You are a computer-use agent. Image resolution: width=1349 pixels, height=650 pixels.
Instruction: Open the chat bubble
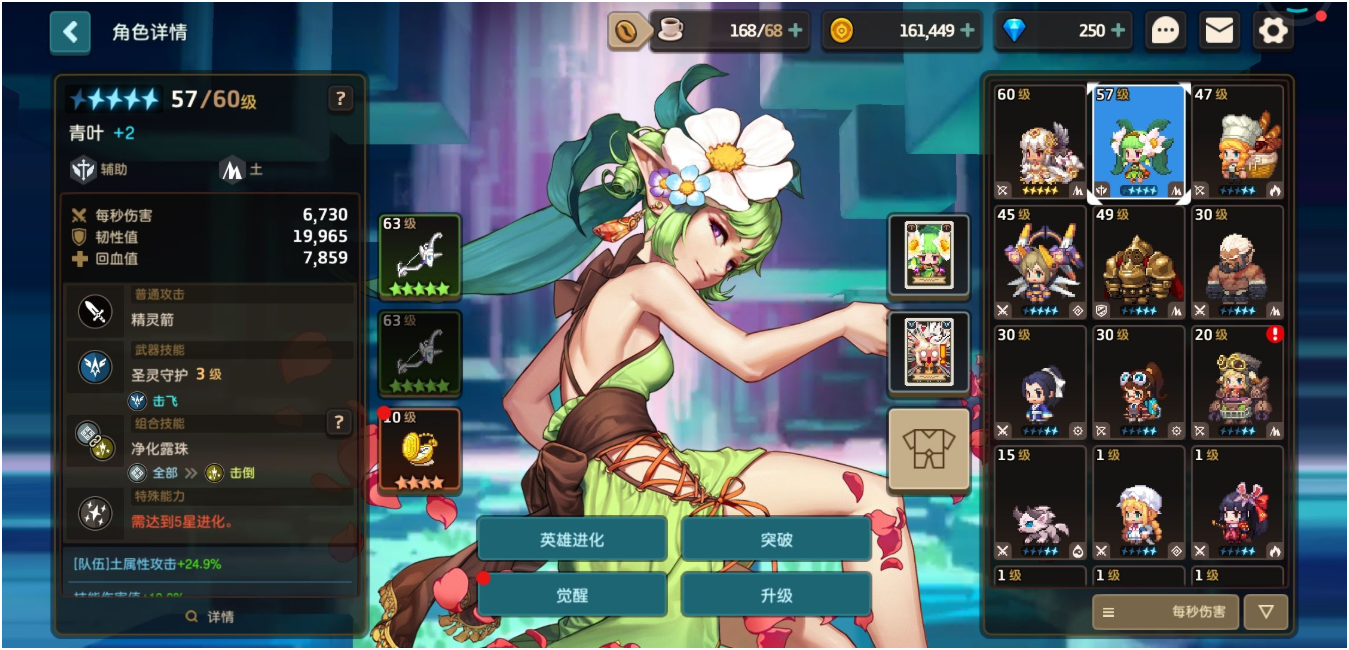(x=1165, y=31)
